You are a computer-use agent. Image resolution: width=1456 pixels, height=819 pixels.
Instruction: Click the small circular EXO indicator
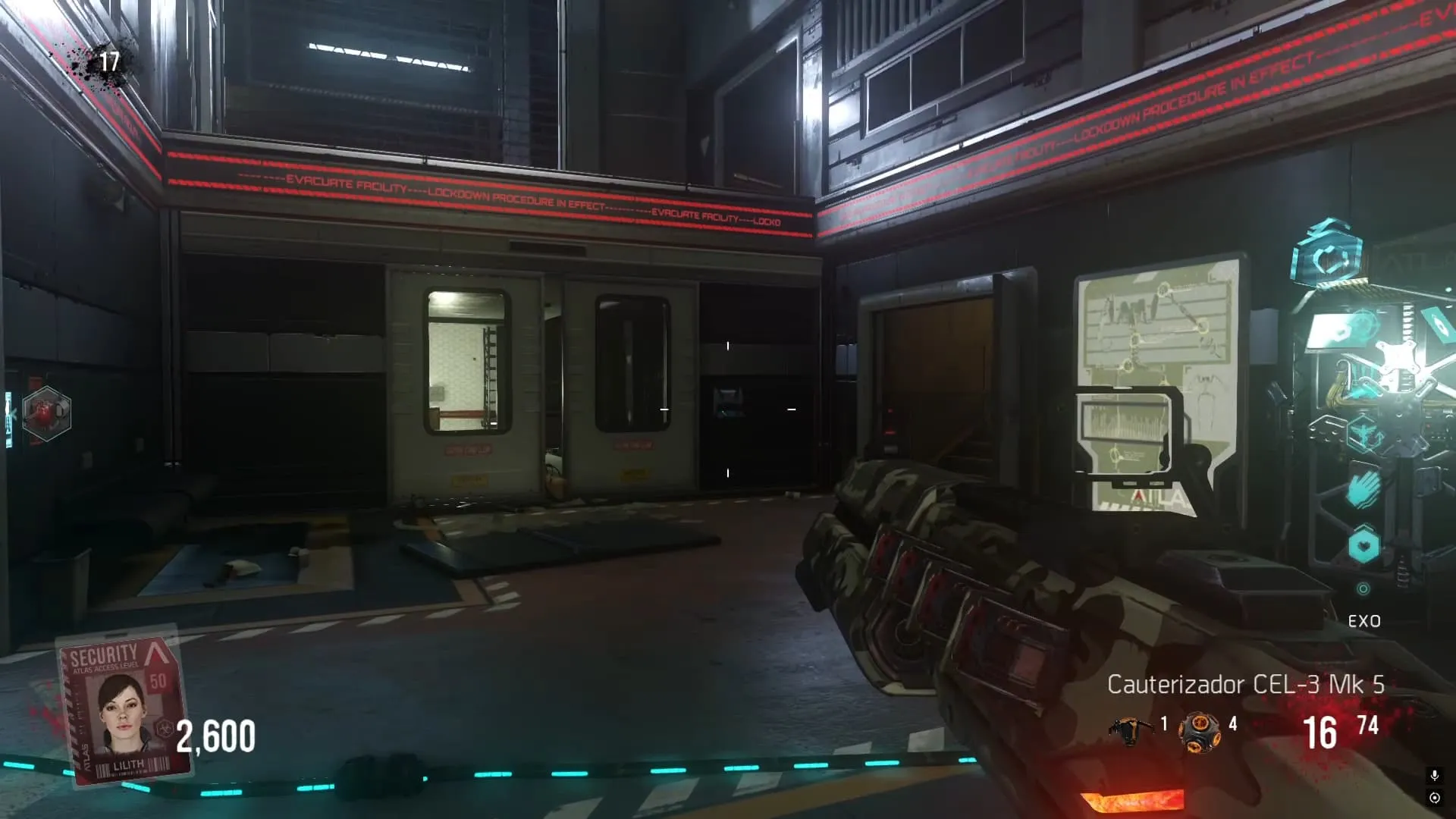[x=1363, y=589]
